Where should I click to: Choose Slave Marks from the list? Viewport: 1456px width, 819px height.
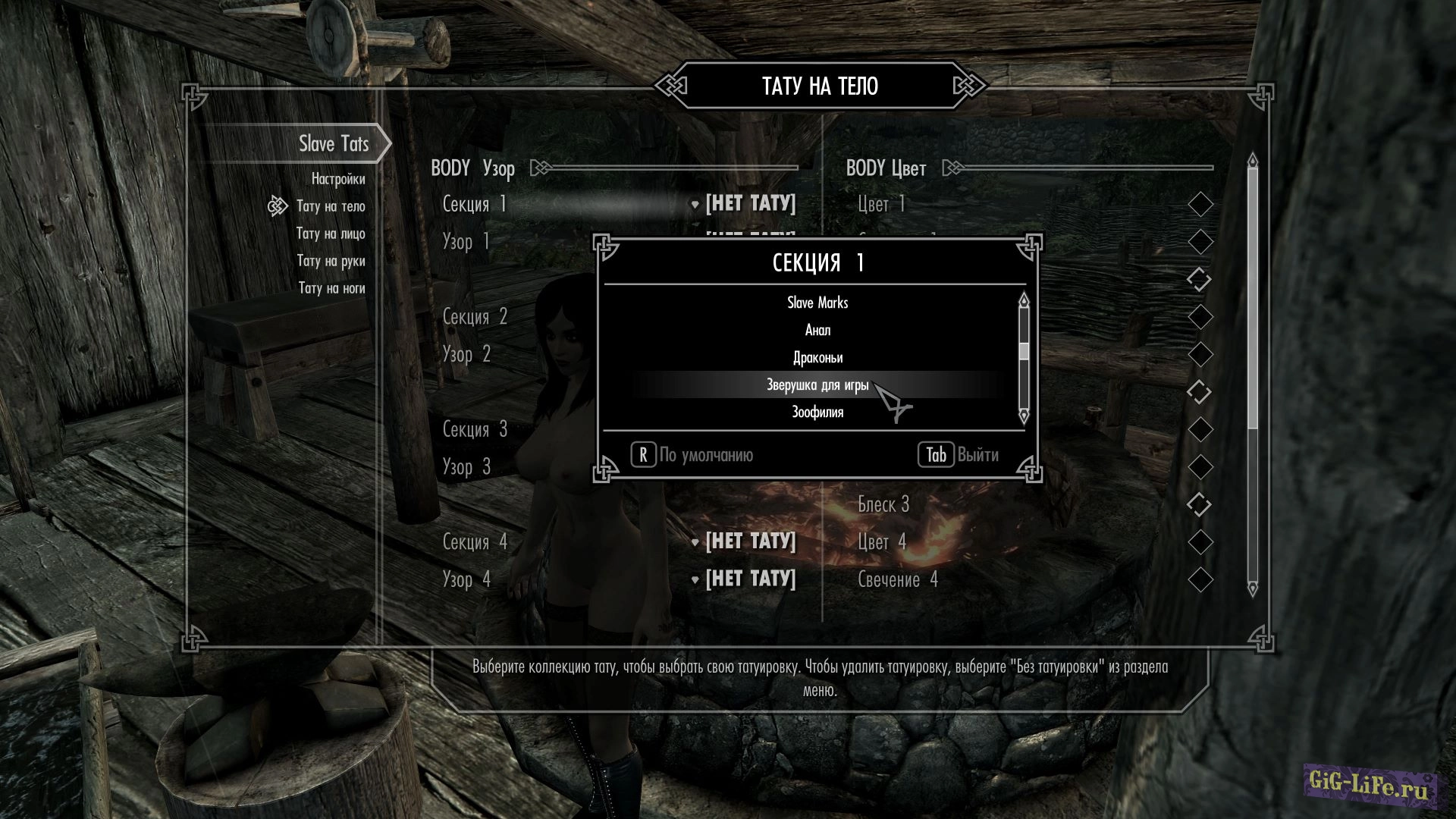pos(817,303)
